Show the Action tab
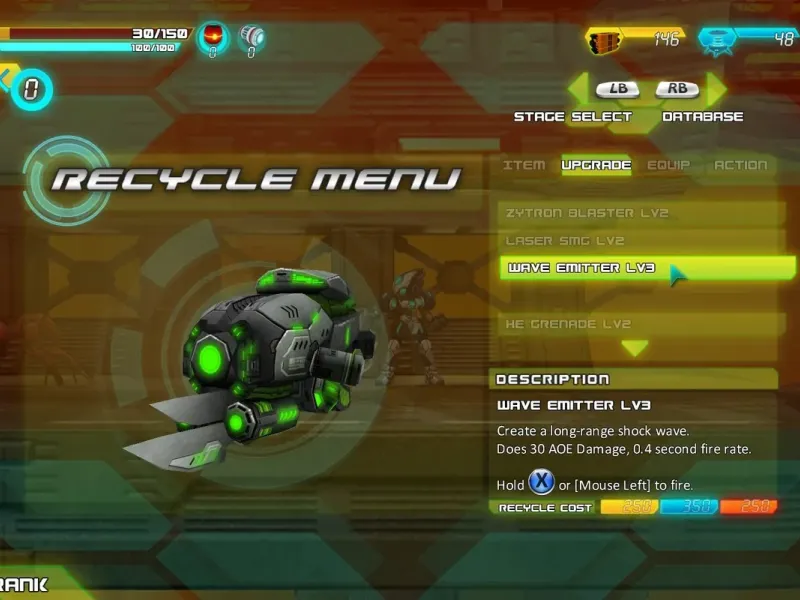800x600 pixels. point(740,165)
